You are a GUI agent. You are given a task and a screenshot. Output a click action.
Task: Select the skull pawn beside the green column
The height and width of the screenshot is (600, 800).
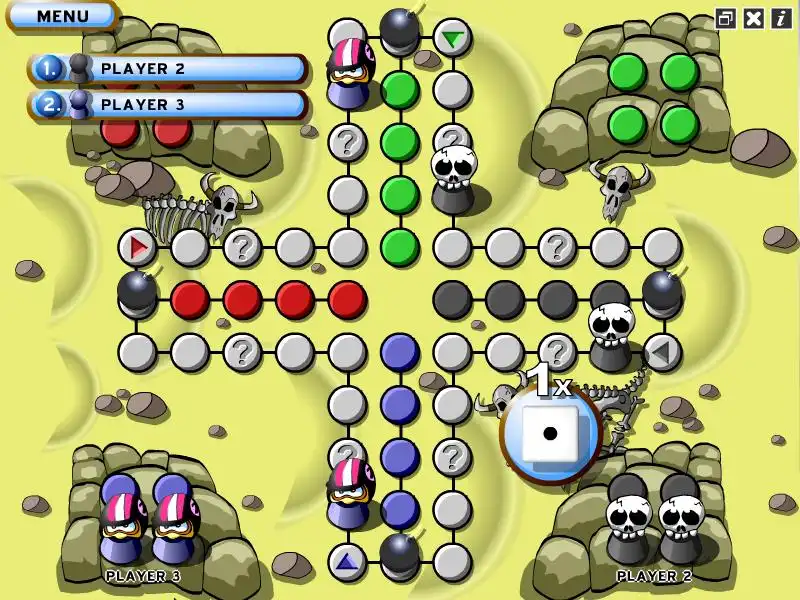click(x=453, y=179)
